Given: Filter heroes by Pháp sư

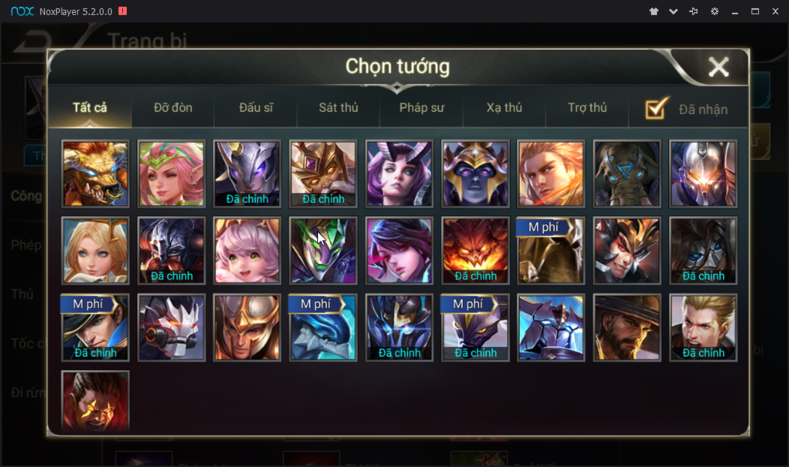Looking at the screenshot, I should pos(421,108).
